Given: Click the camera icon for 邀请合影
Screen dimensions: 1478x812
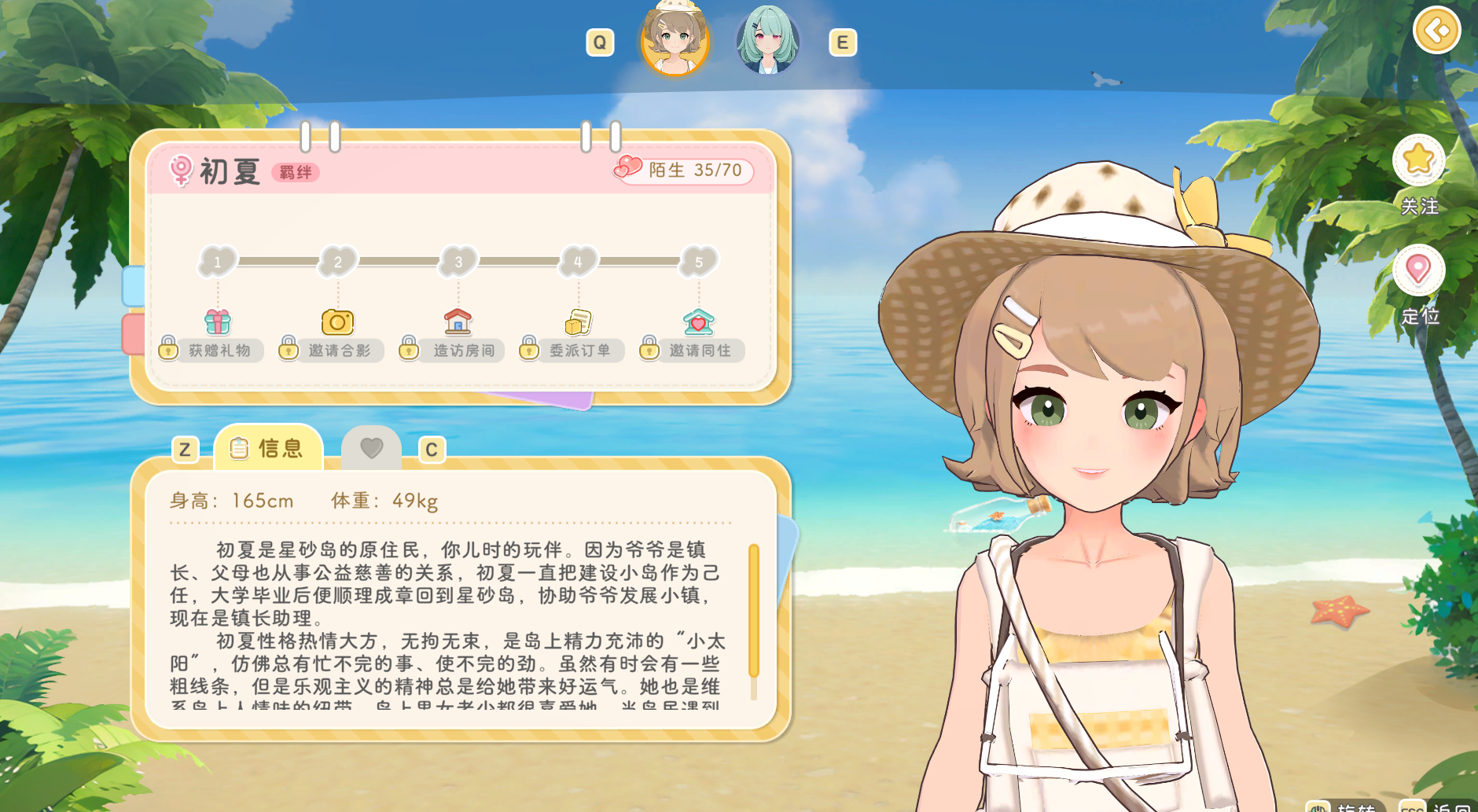Looking at the screenshot, I should (338, 321).
